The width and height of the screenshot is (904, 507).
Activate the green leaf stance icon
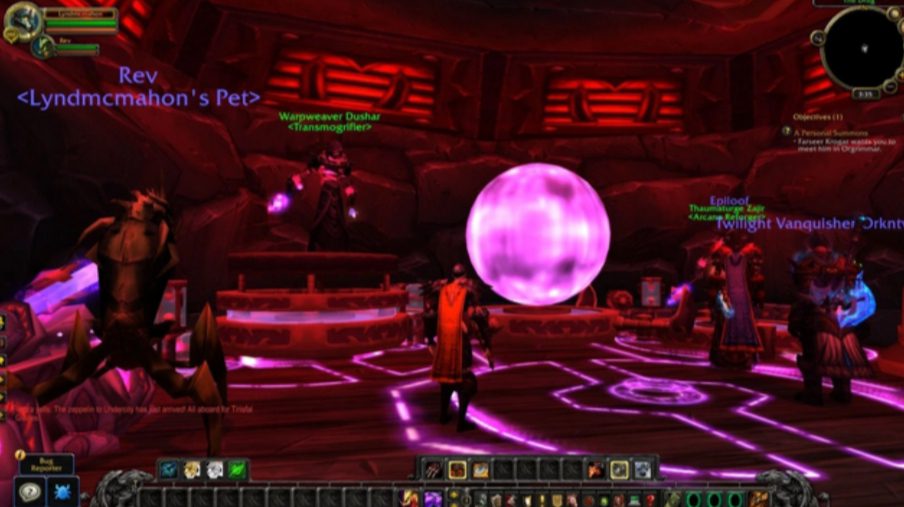click(237, 469)
